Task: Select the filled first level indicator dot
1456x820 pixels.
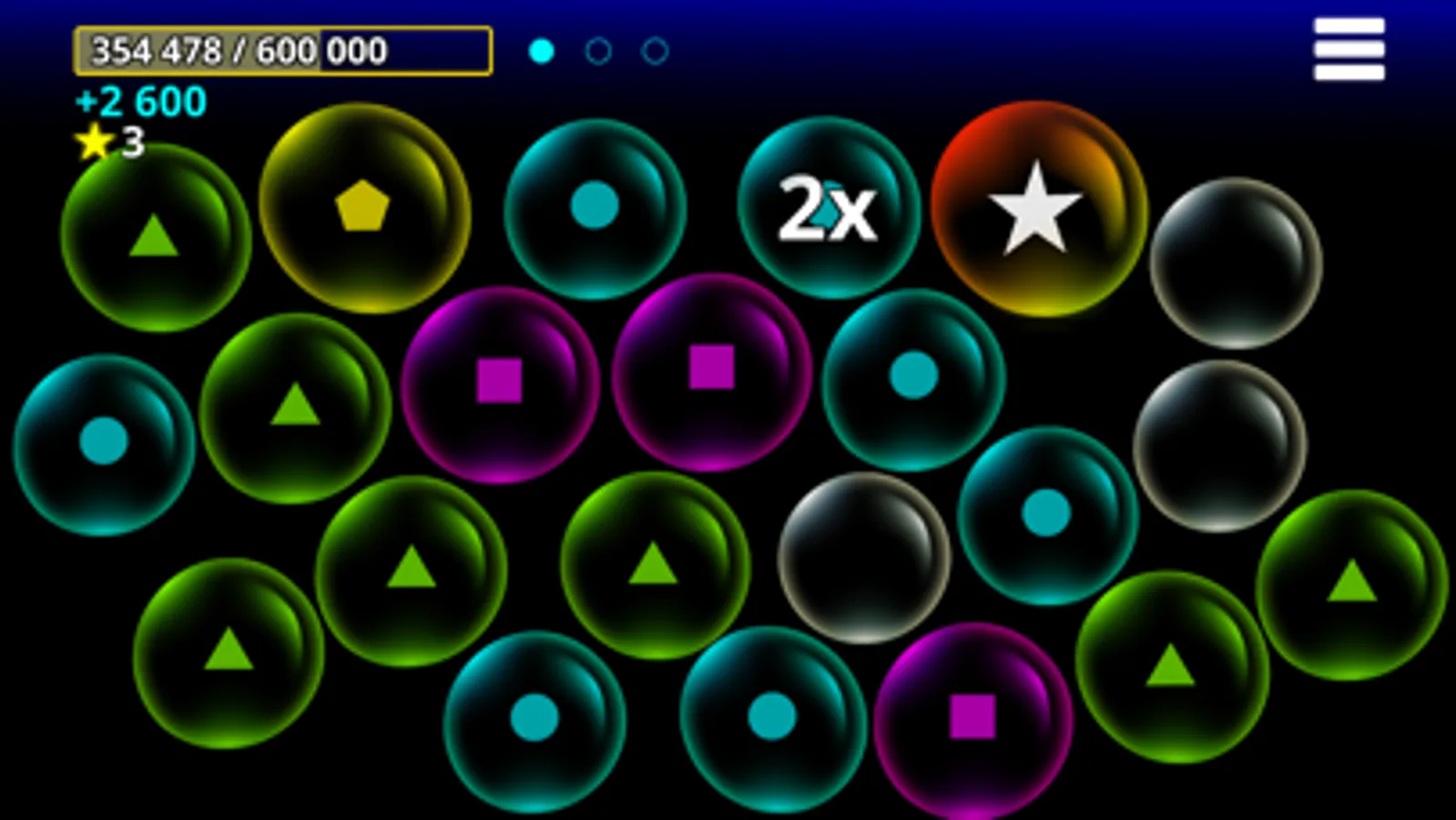Action: pos(542,52)
